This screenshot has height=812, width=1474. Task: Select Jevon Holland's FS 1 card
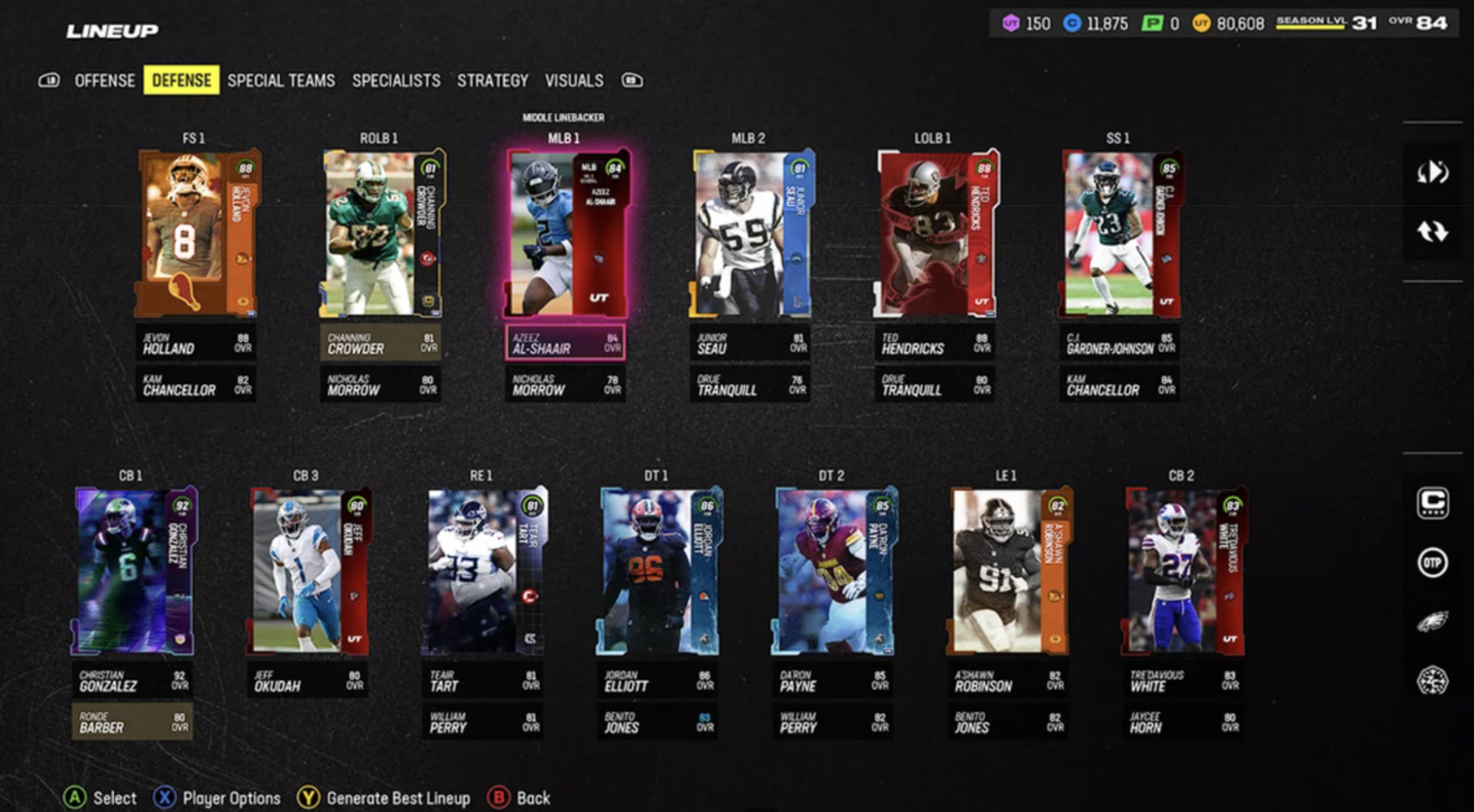[196, 233]
